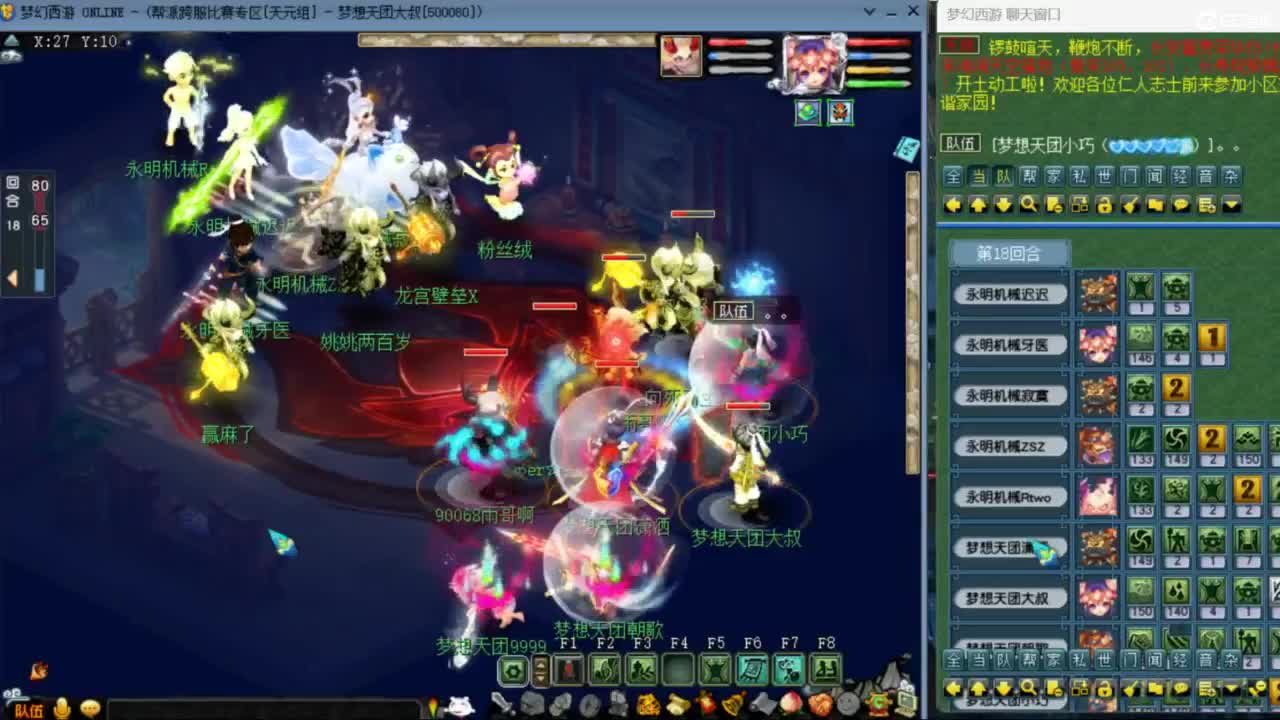Click the folder icon in the chat toolbar
1280x720 pixels.
pos(1155,205)
